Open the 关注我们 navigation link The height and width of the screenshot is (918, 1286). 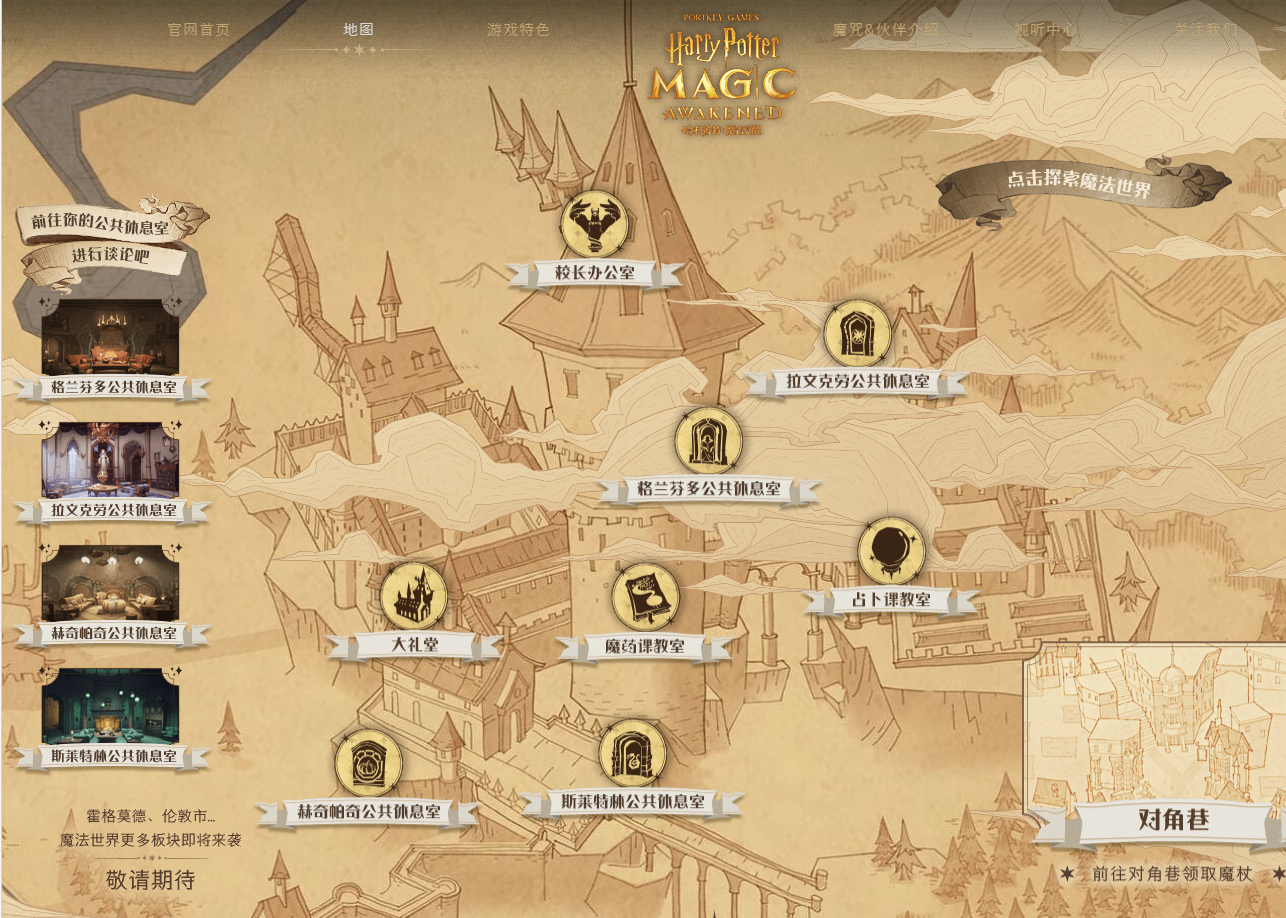[1205, 29]
